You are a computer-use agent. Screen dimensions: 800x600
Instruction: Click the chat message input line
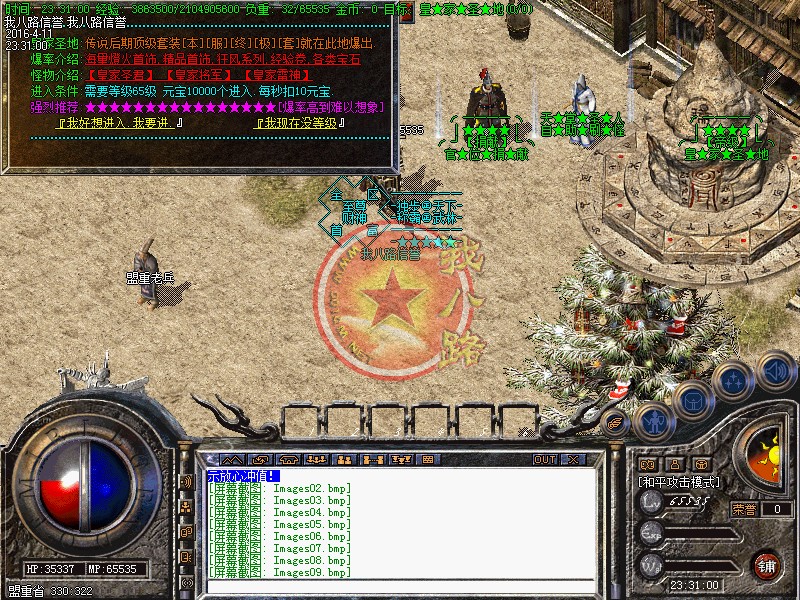(400, 476)
